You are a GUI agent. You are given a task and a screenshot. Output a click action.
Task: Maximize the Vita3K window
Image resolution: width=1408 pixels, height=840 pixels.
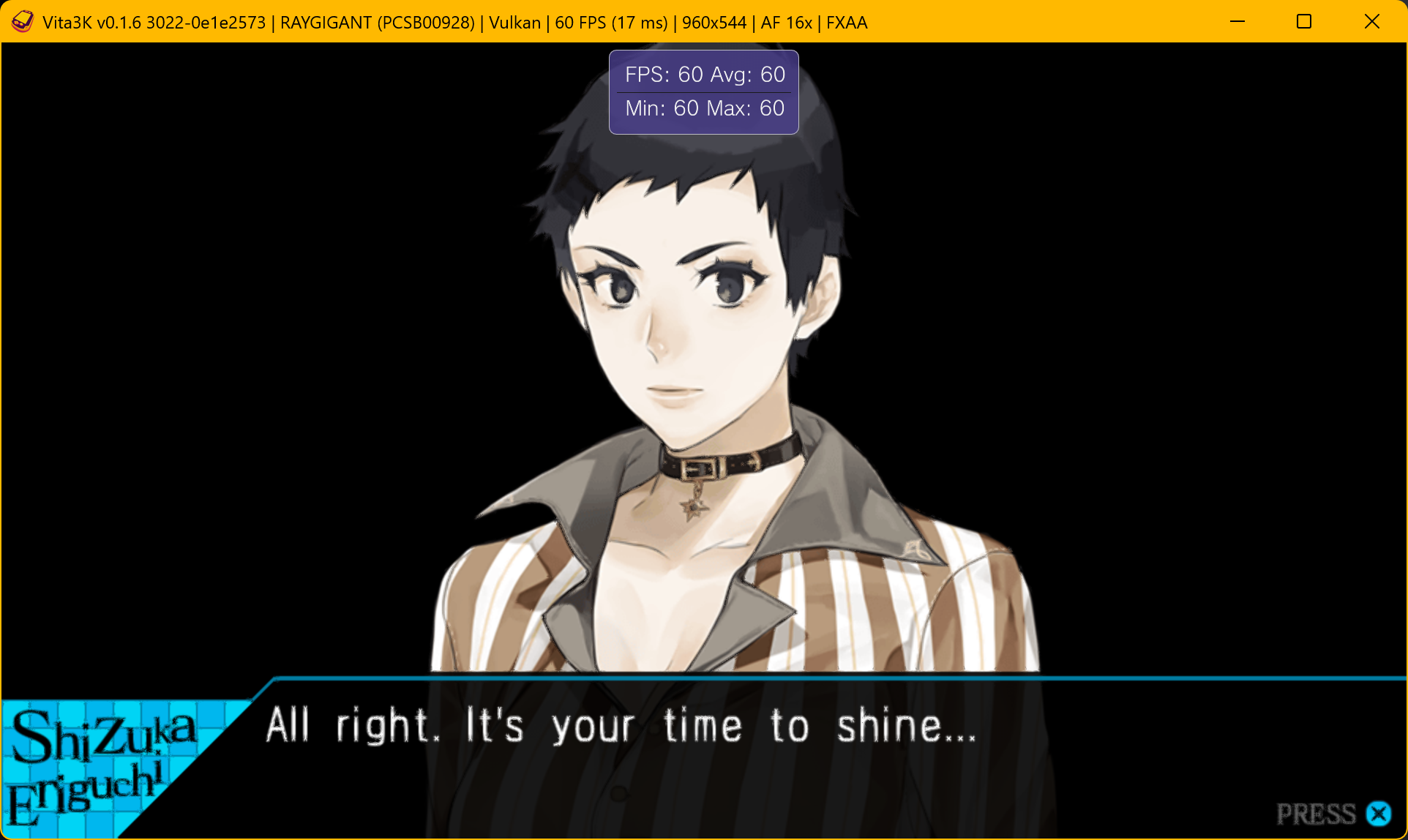(1304, 22)
